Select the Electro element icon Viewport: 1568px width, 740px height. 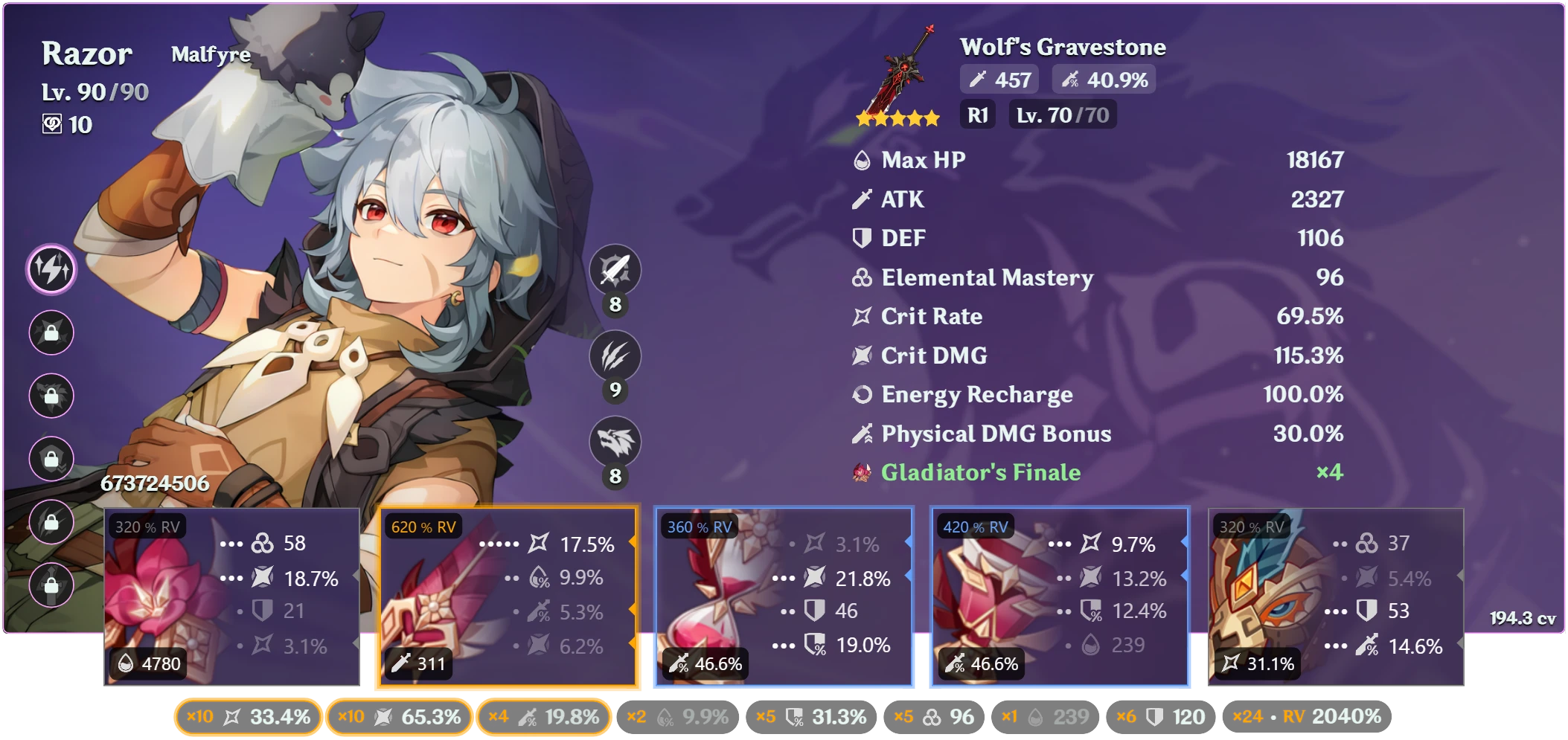pyautogui.click(x=51, y=268)
